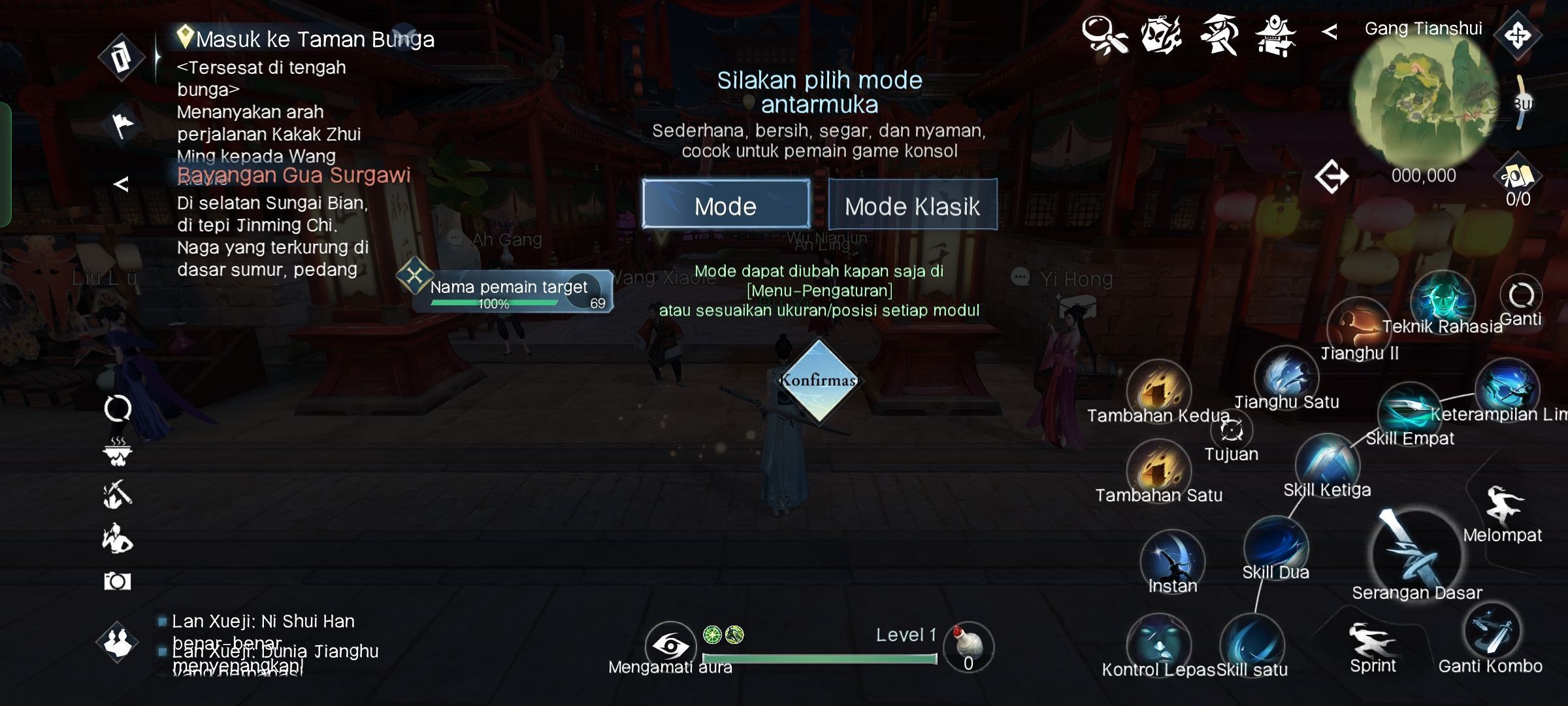Confirm with the Konfirmasi diamond button

pyautogui.click(x=819, y=380)
